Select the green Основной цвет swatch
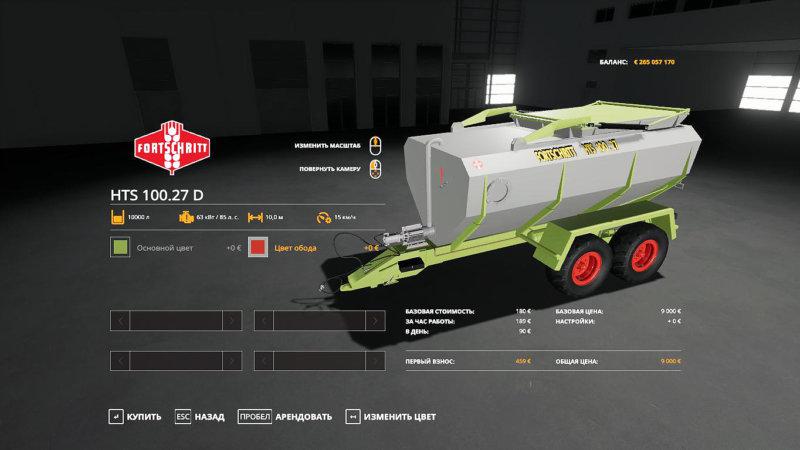The image size is (800, 450). pos(120,247)
